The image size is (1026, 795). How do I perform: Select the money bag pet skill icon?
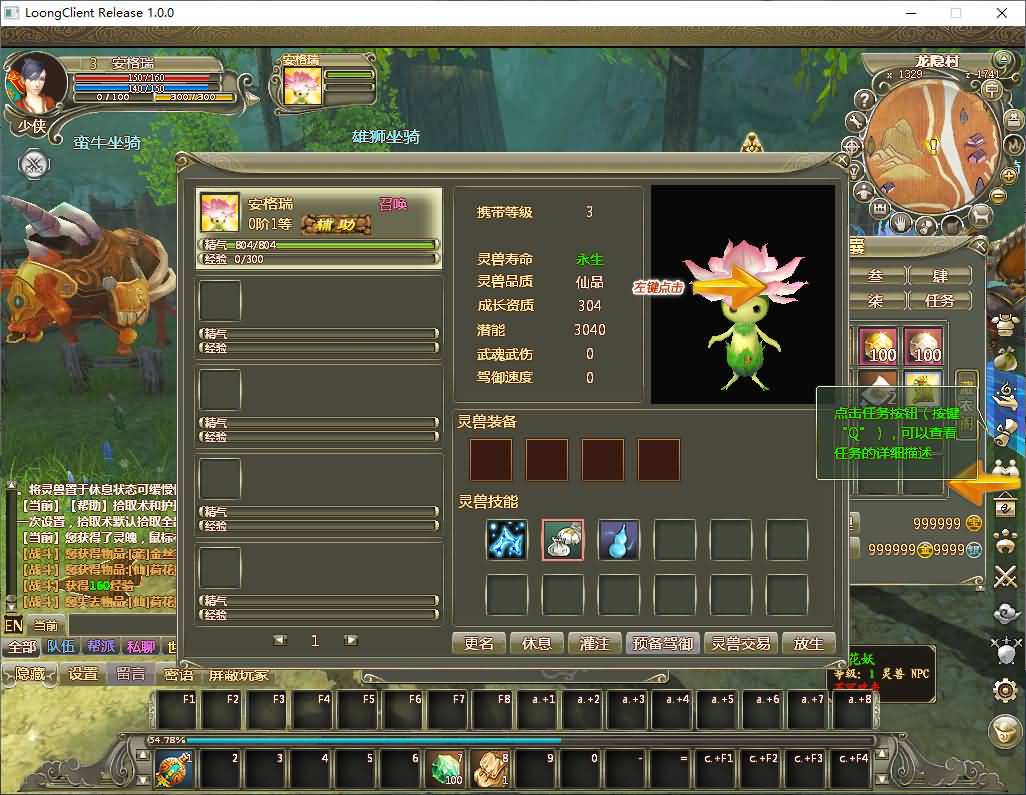point(563,540)
